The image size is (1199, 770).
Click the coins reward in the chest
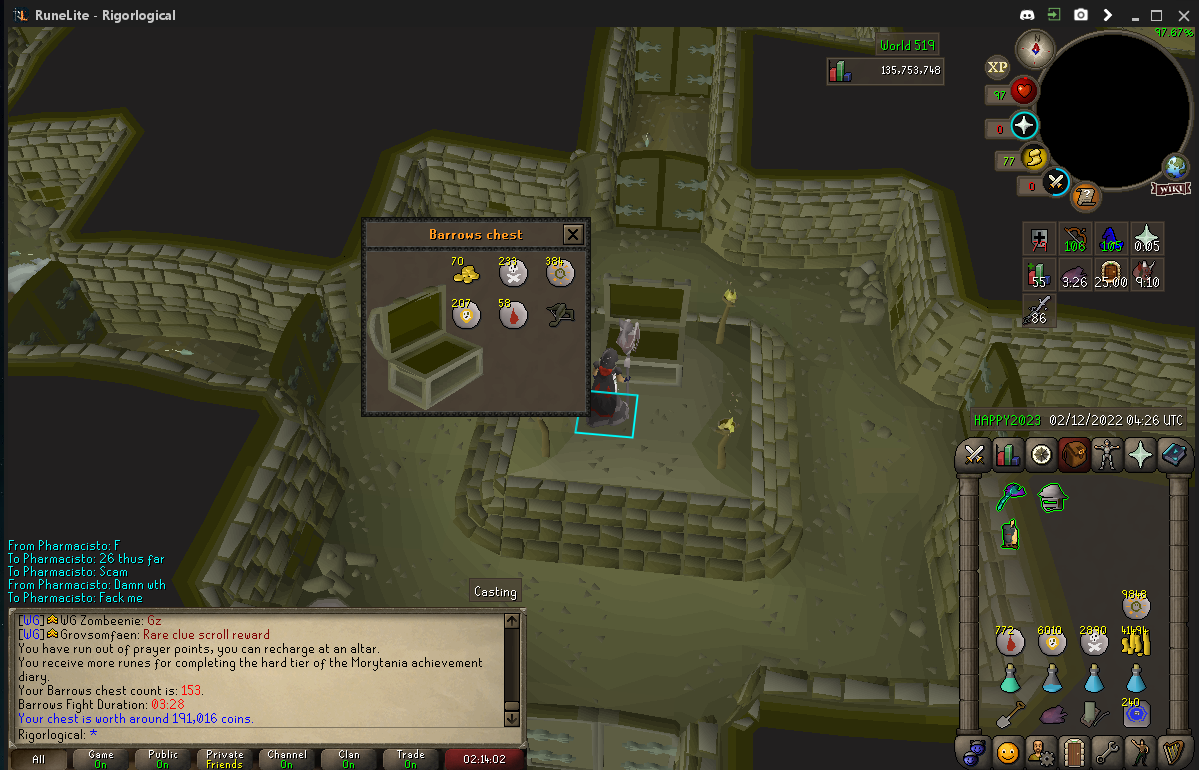(465, 271)
